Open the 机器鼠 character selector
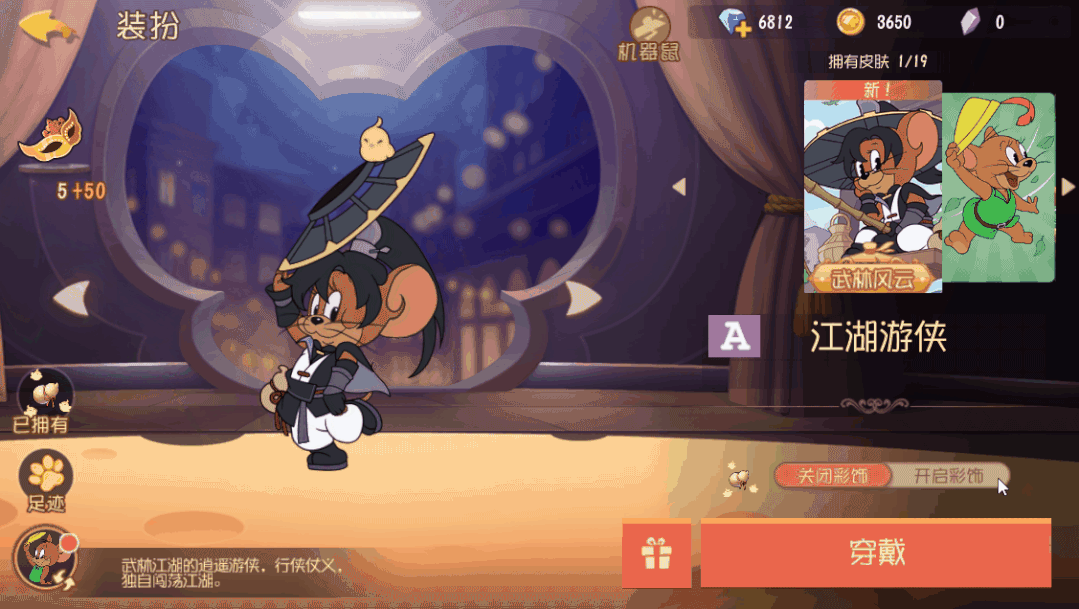This screenshot has width=1079, height=609. point(650,33)
